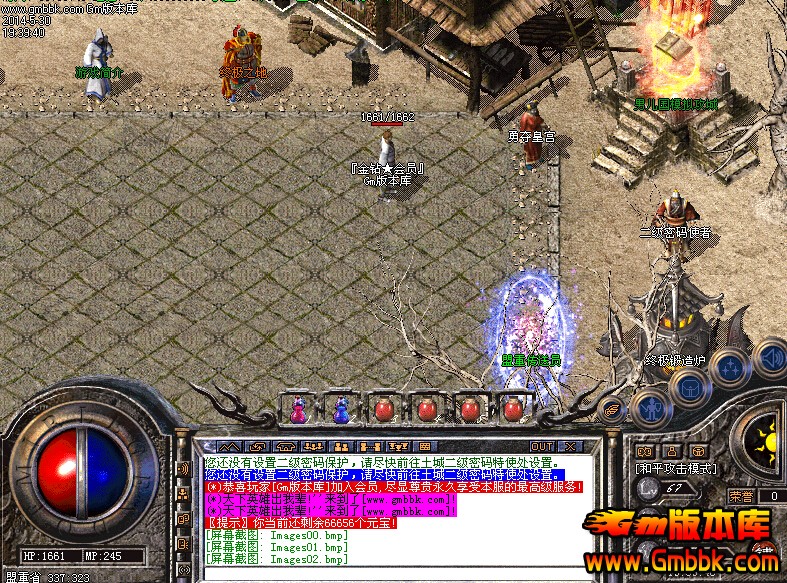Click the three-people group button above chat

click(313, 445)
